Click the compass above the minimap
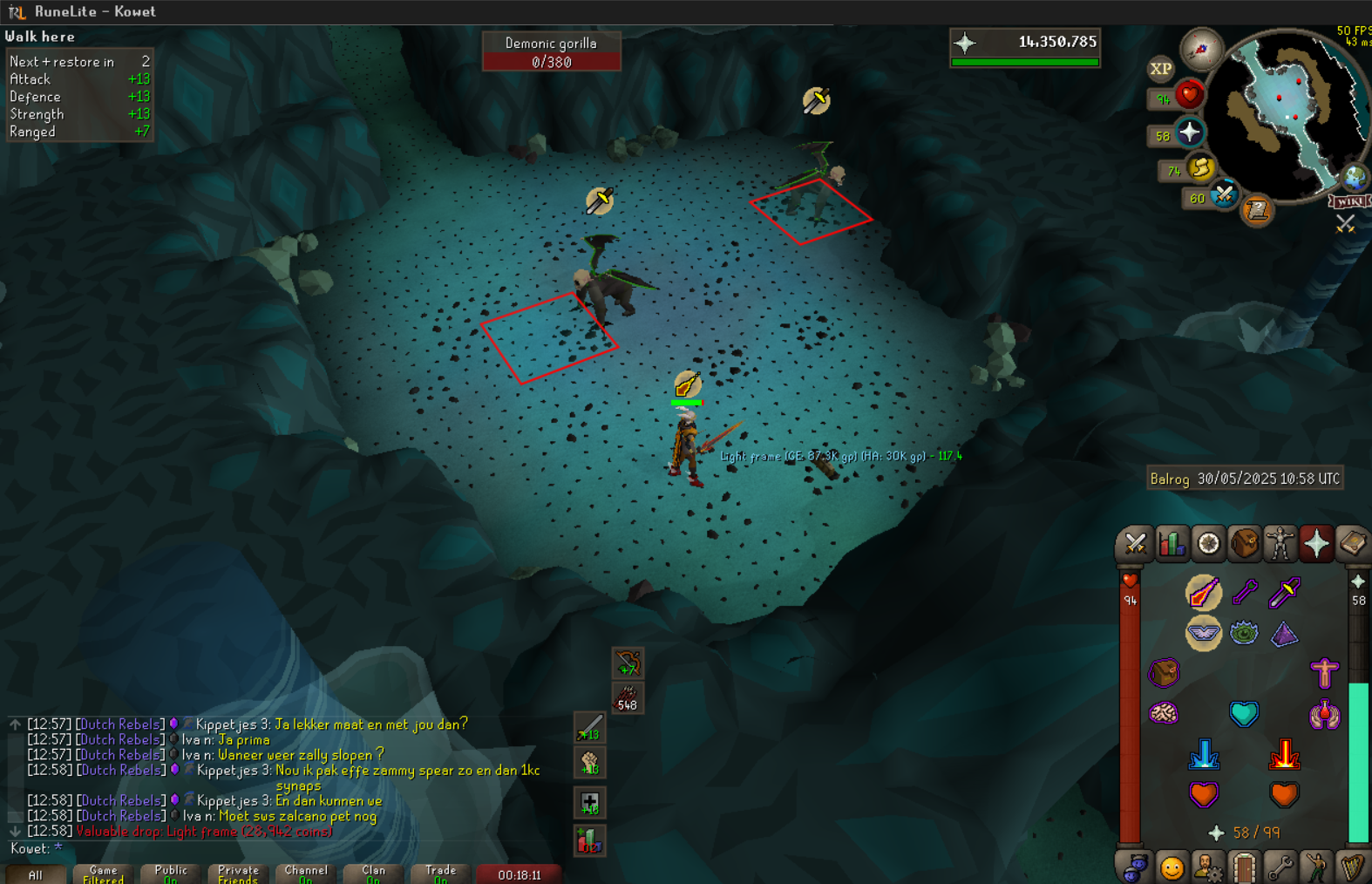Screen dimensions: 1372x884 (1201, 50)
